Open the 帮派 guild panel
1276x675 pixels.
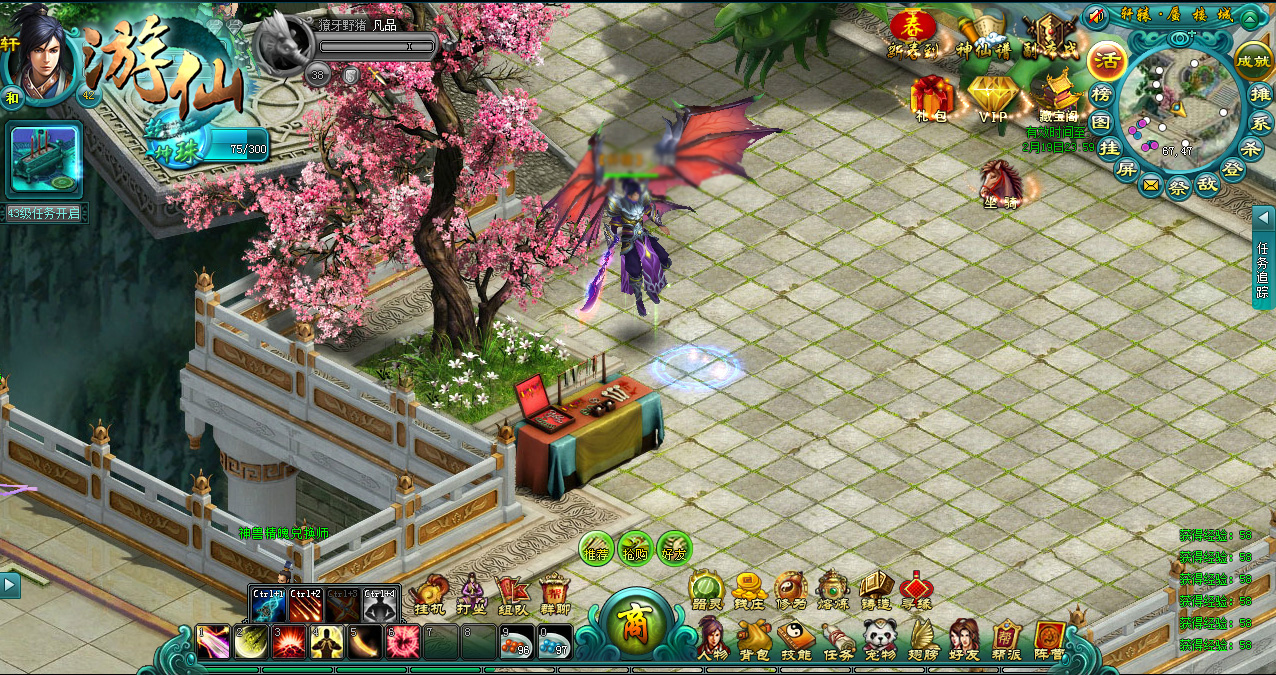(1006, 638)
